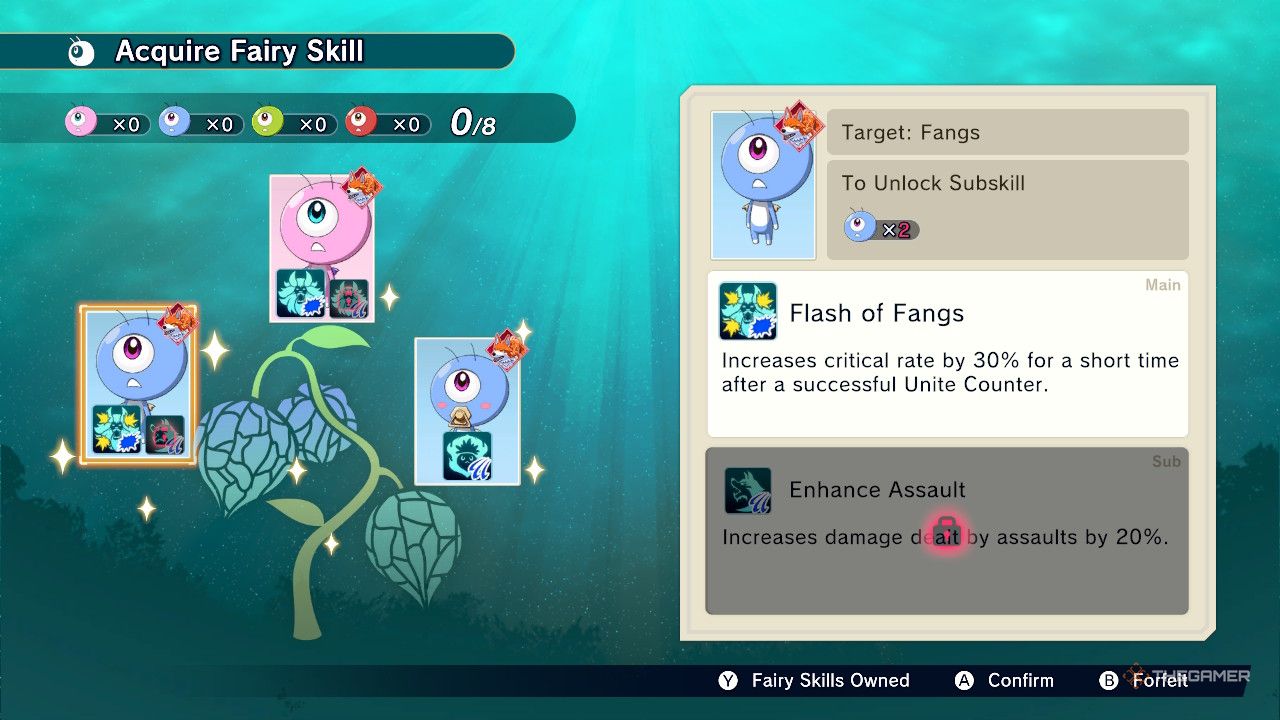
Task: Select the highlighted blue fairy card
Action: tap(136, 385)
